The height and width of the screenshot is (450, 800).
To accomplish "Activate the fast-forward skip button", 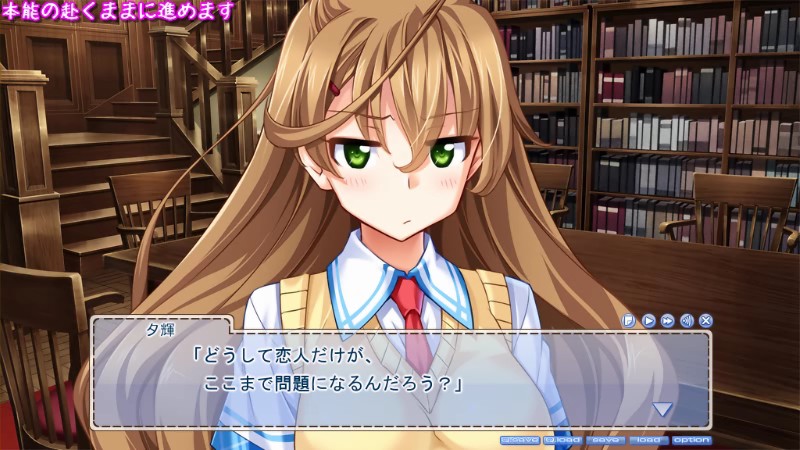I will (x=667, y=321).
